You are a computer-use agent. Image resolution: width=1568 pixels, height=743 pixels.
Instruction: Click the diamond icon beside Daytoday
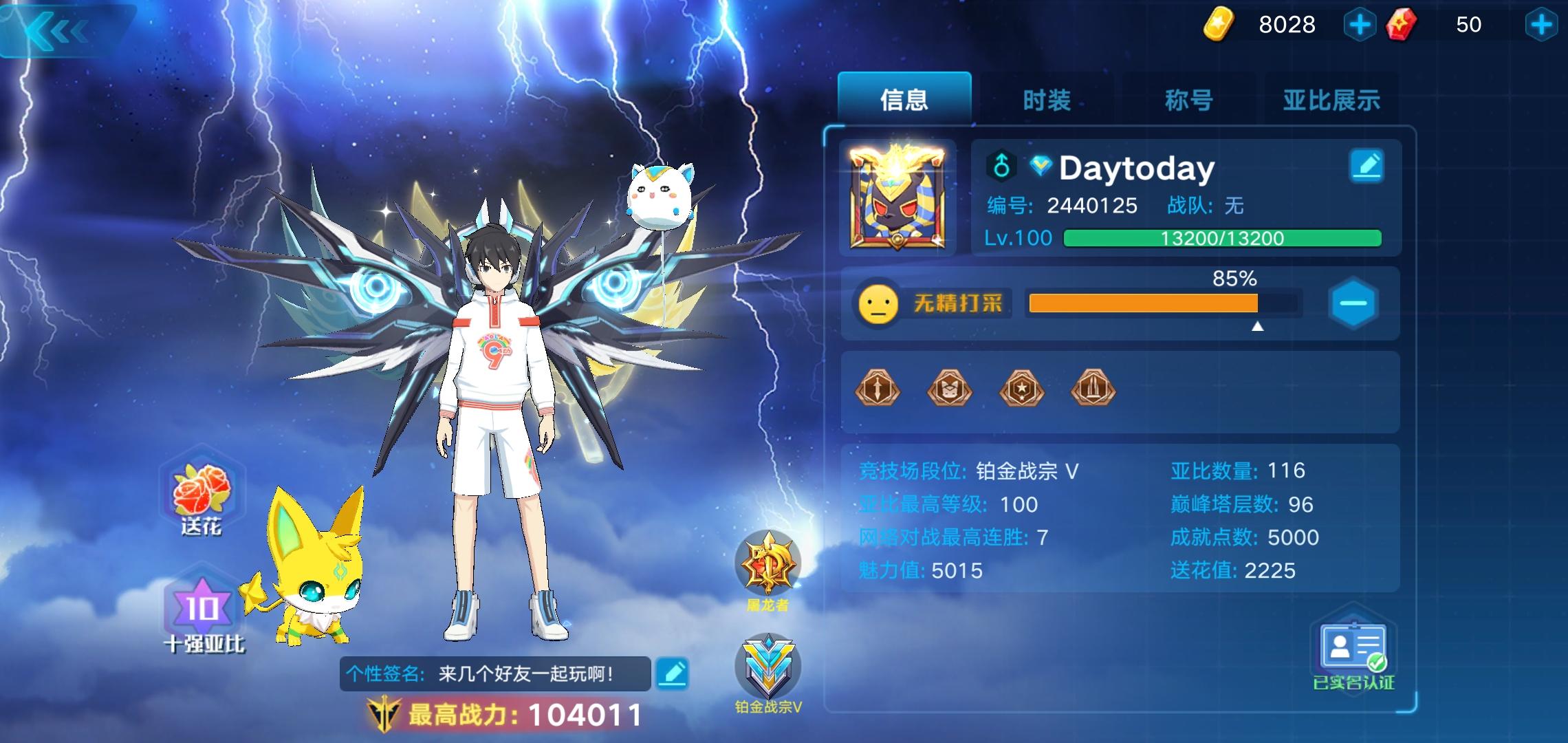(1040, 165)
